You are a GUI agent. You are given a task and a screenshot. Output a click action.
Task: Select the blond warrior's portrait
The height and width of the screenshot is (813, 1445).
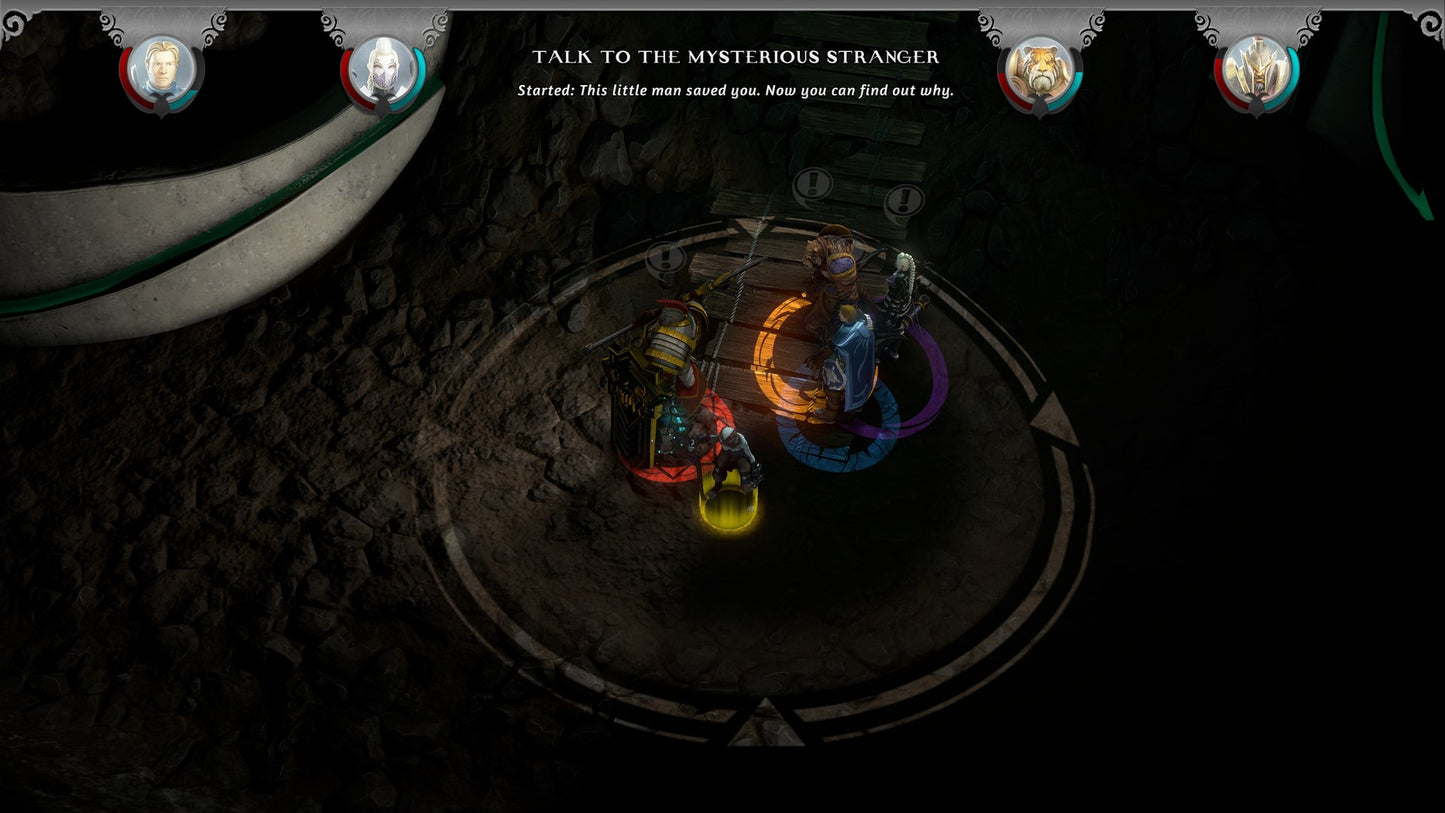click(x=161, y=68)
